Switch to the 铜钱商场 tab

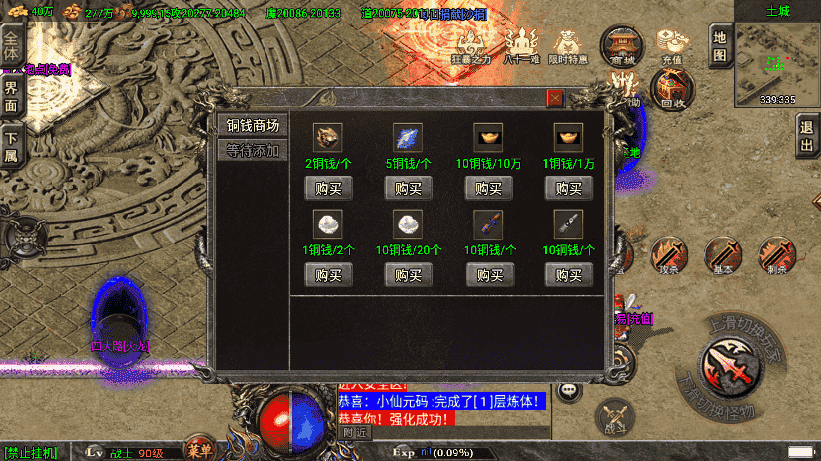[252, 125]
